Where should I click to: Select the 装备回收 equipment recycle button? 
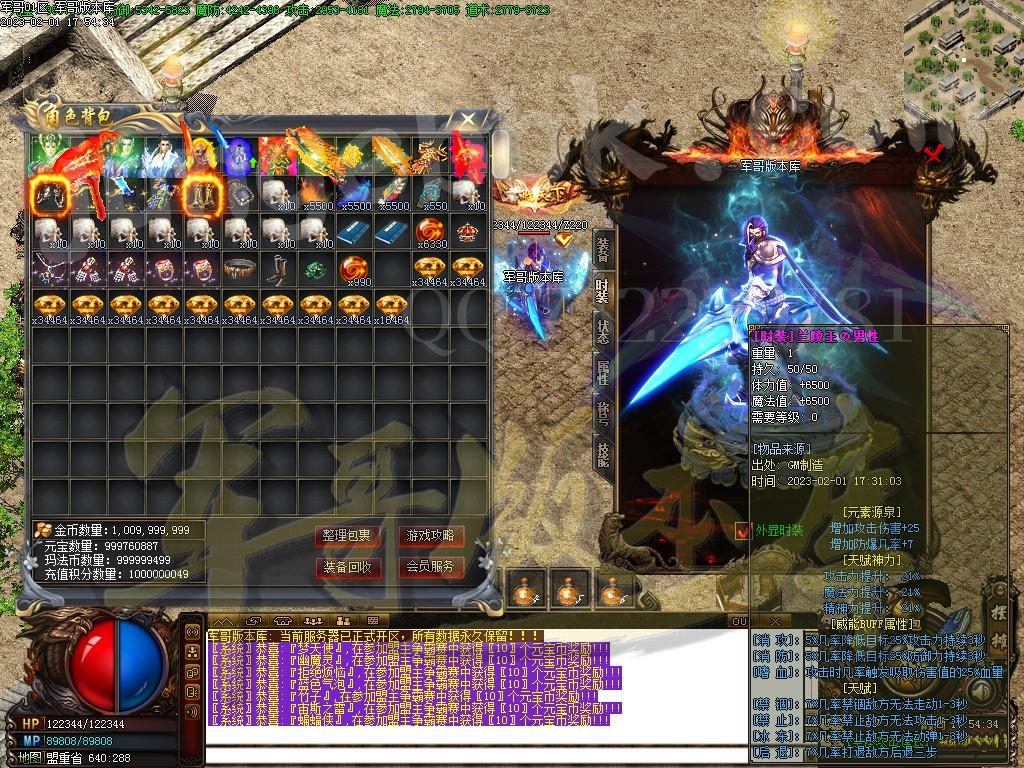(x=347, y=567)
